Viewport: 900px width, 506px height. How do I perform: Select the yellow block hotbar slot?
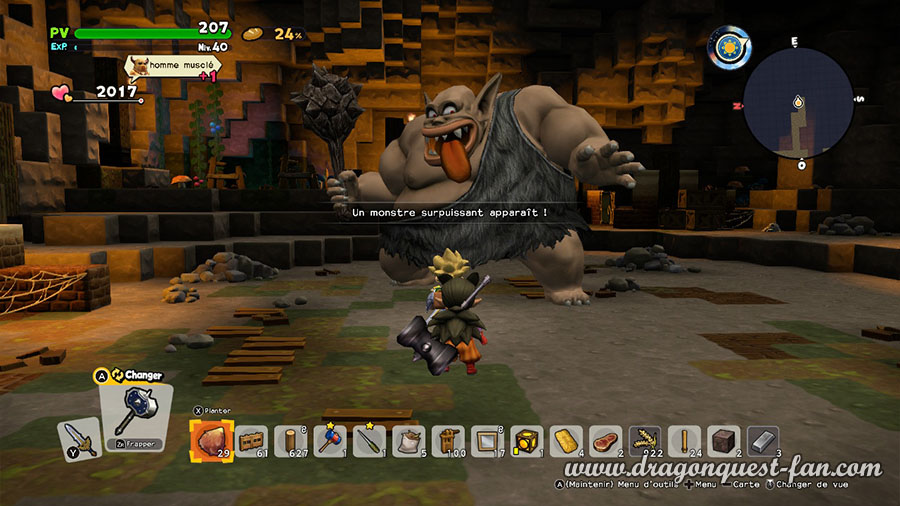525,440
